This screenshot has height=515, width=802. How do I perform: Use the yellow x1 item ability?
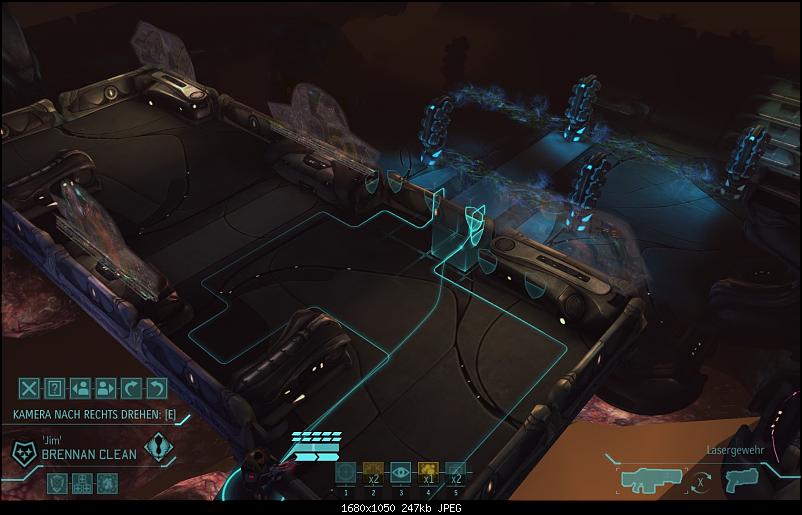pos(428,473)
